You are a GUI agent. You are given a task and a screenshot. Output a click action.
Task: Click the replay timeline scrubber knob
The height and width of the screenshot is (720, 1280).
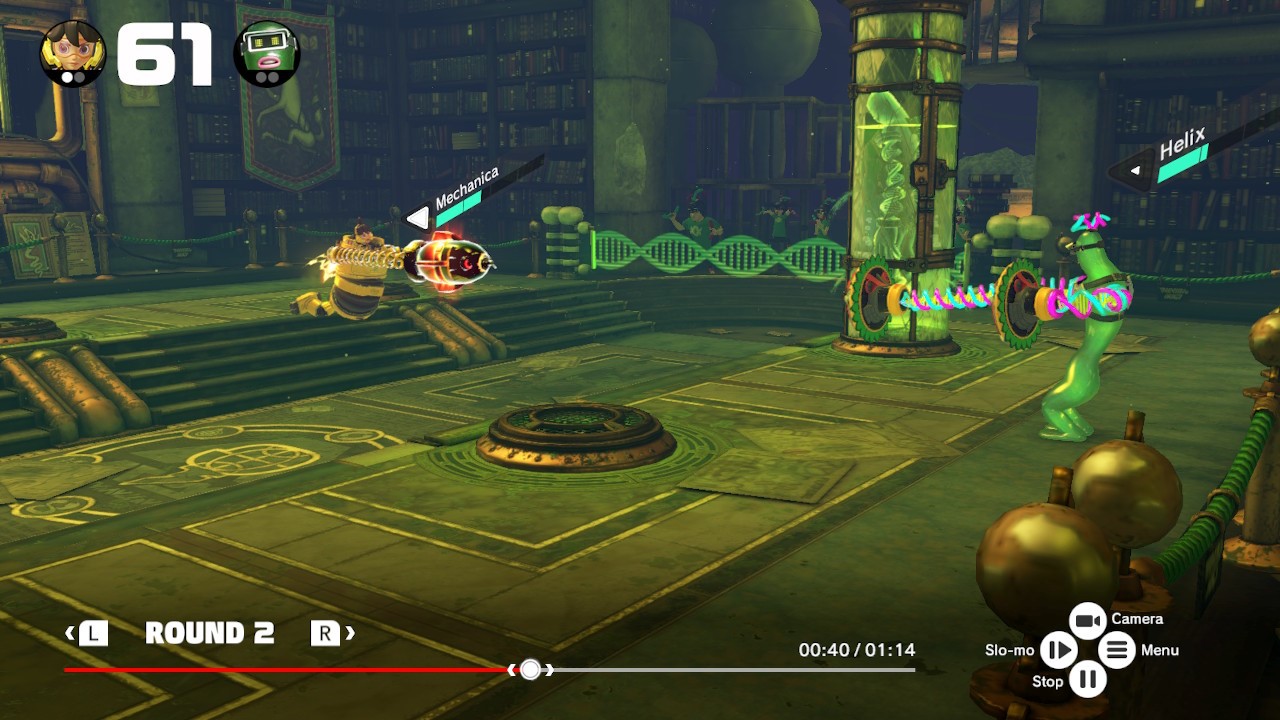[x=530, y=669]
